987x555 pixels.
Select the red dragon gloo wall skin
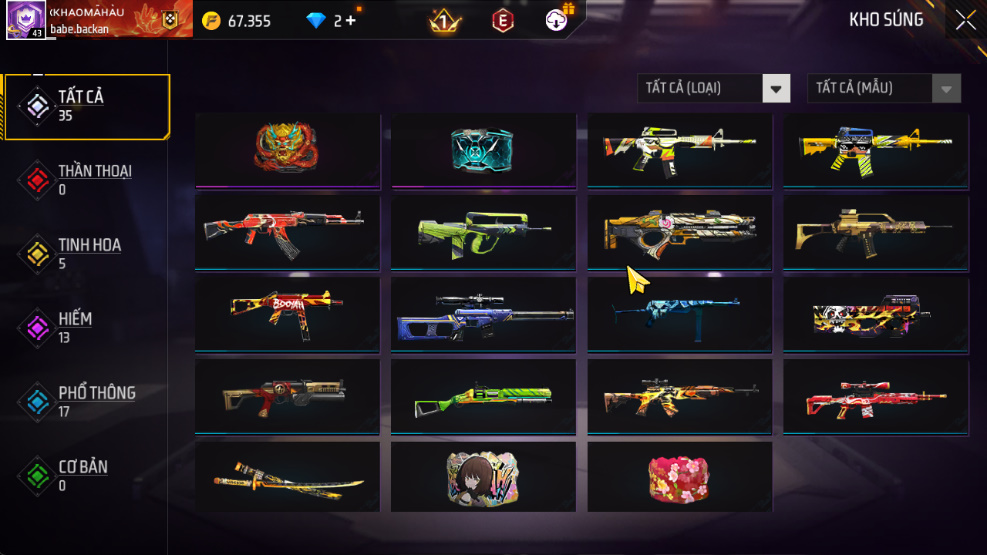point(287,149)
